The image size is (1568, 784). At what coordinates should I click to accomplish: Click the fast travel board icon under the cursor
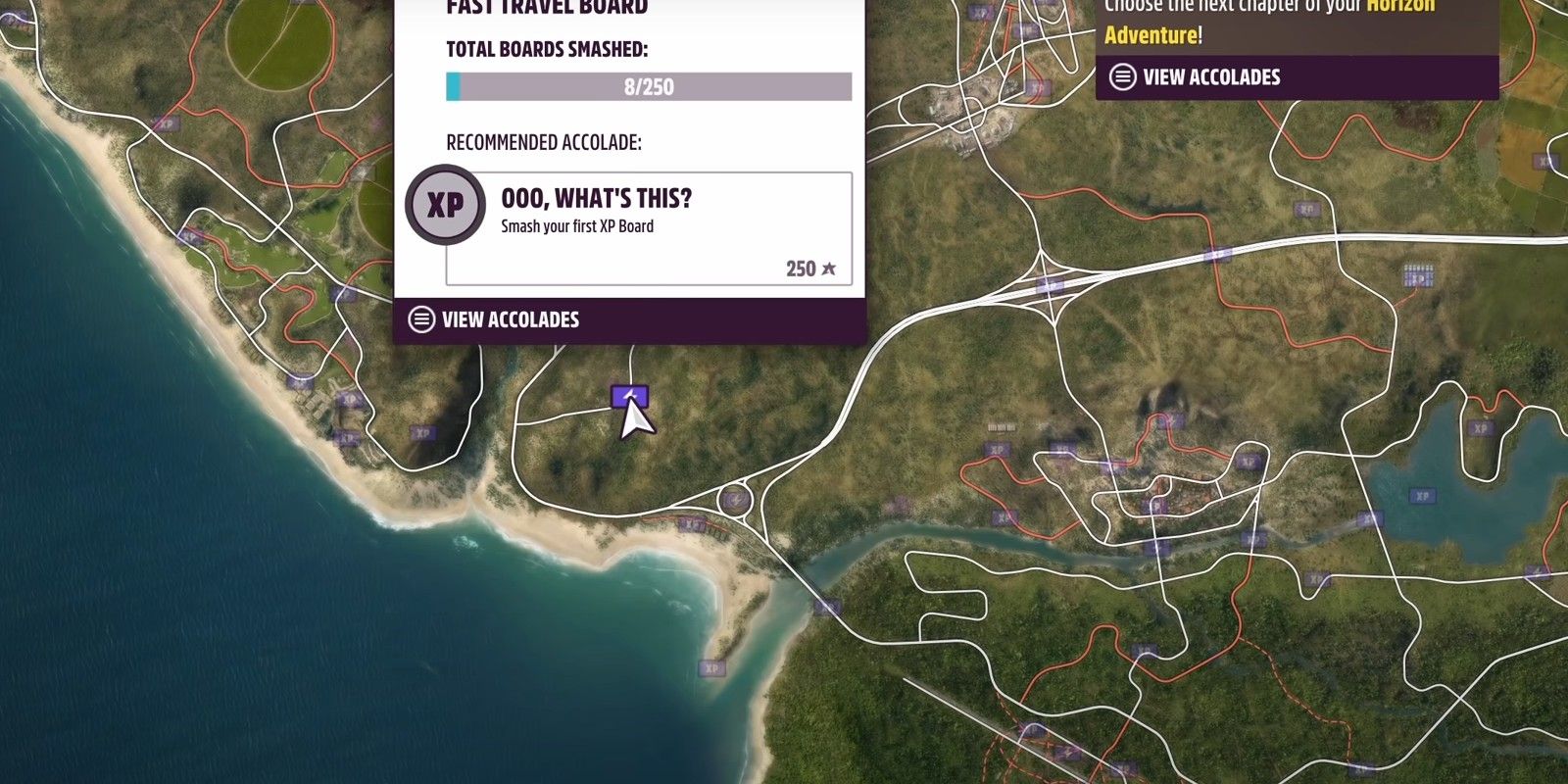(631, 396)
